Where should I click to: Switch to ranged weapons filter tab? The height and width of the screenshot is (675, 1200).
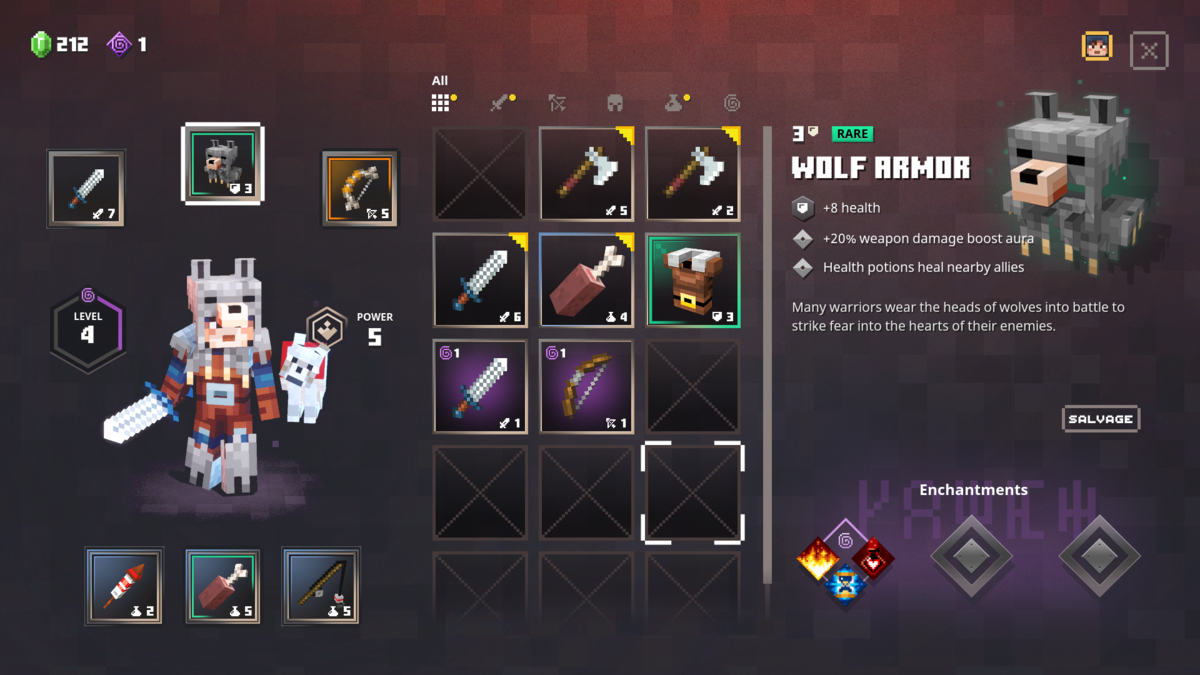pos(558,102)
